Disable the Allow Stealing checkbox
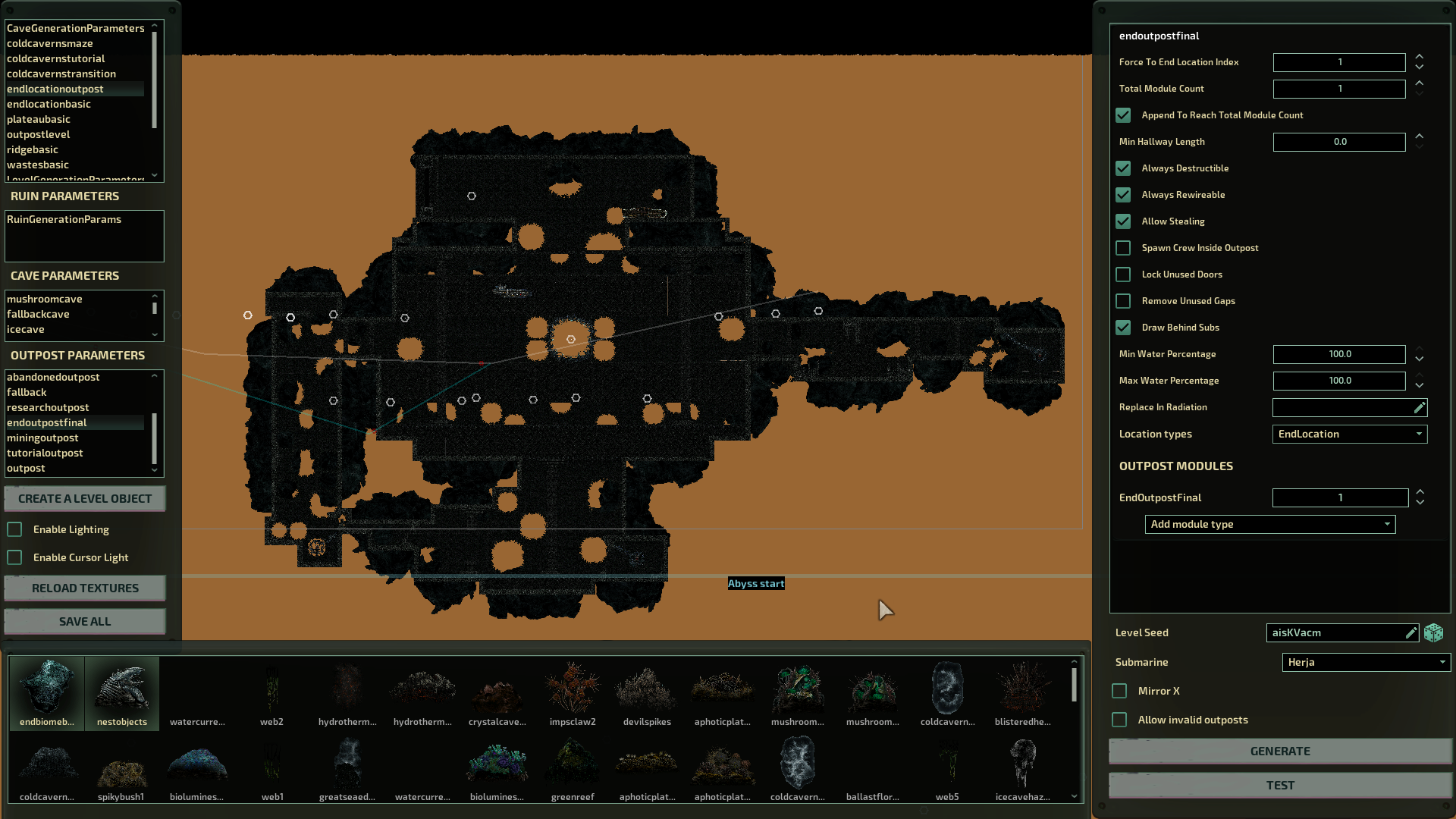Viewport: 1456px width, 819px height. [x=1123, y=221]
